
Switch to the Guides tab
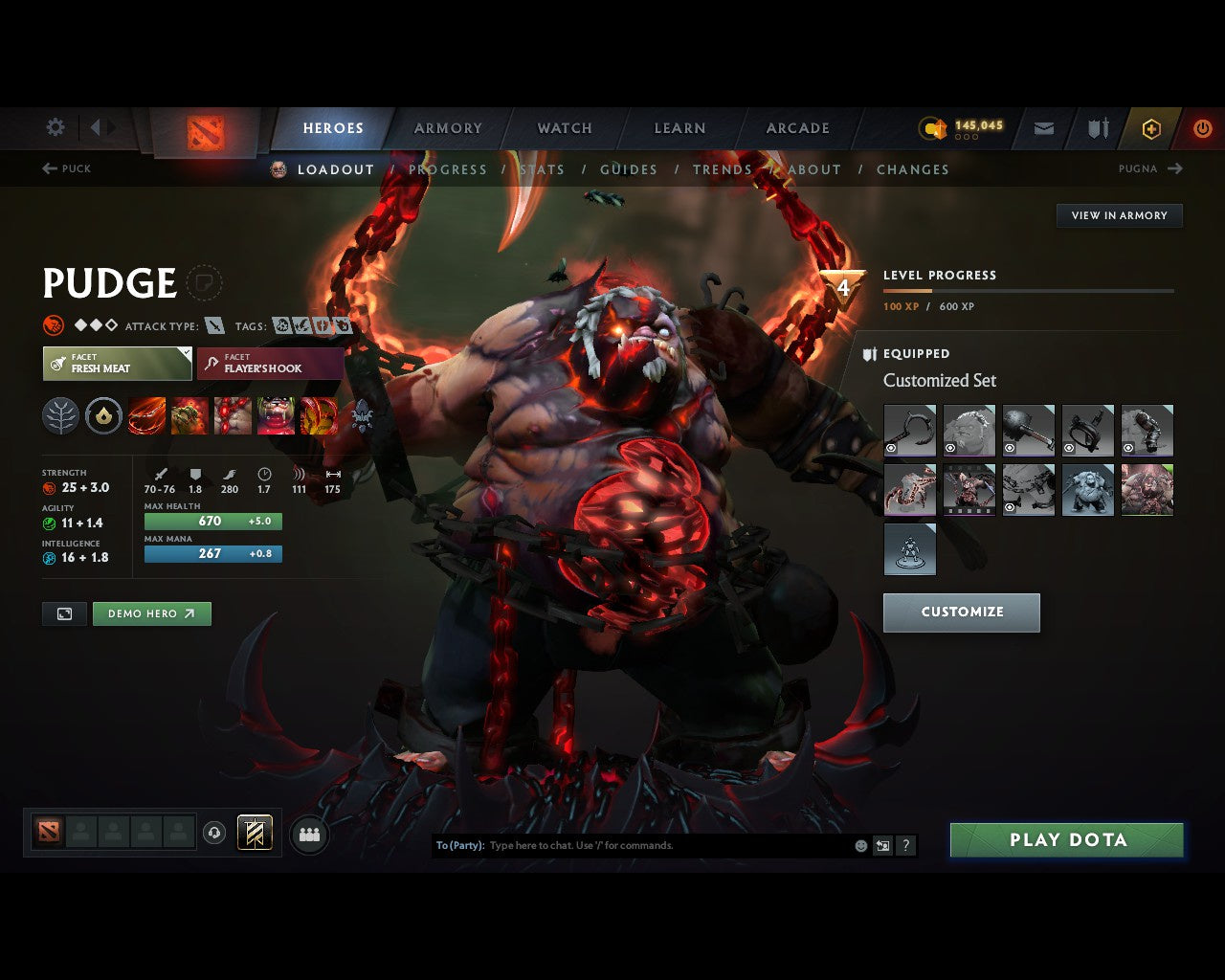629,169
